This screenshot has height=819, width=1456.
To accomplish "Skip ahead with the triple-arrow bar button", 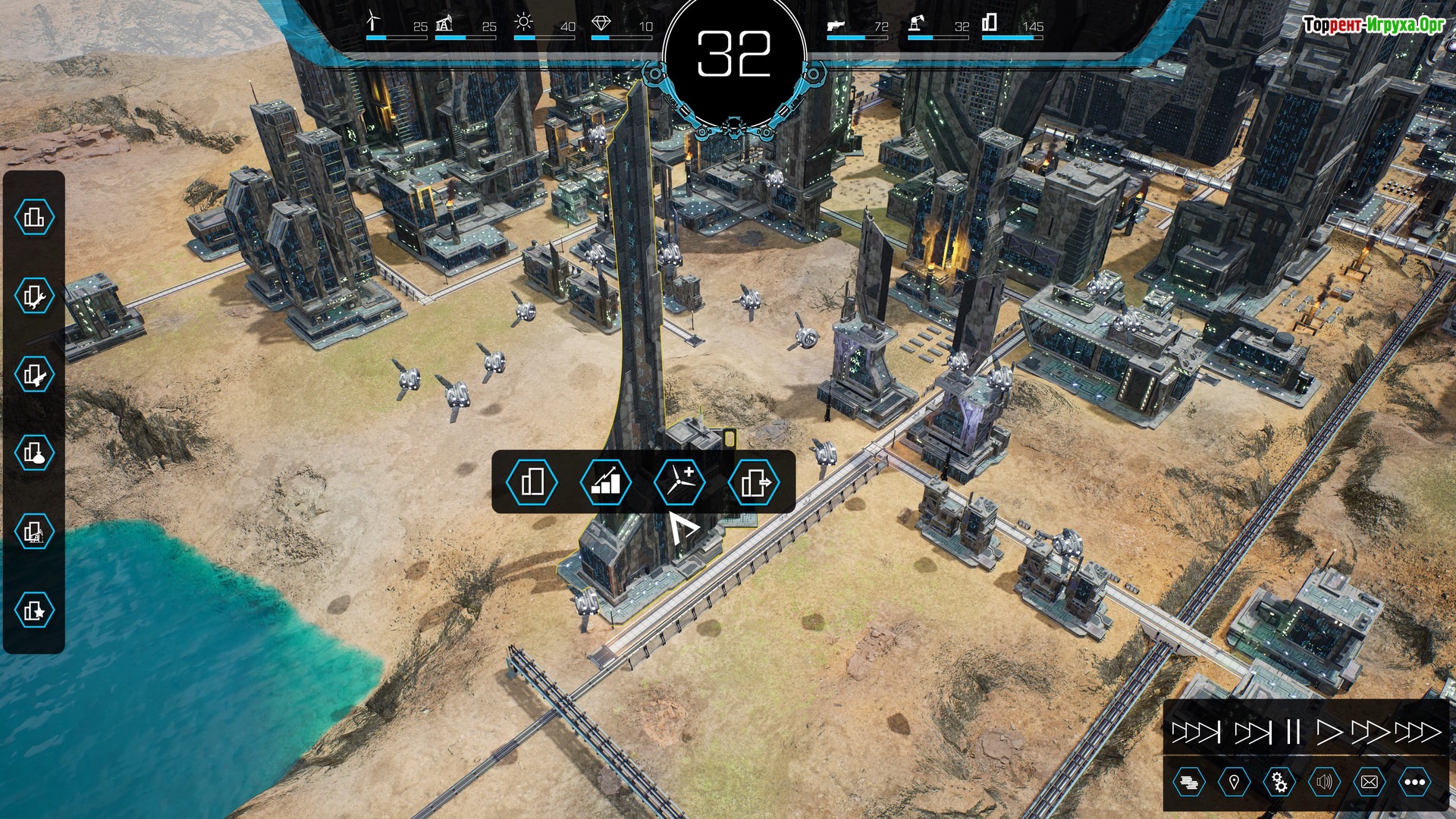I will [1196, 732].
